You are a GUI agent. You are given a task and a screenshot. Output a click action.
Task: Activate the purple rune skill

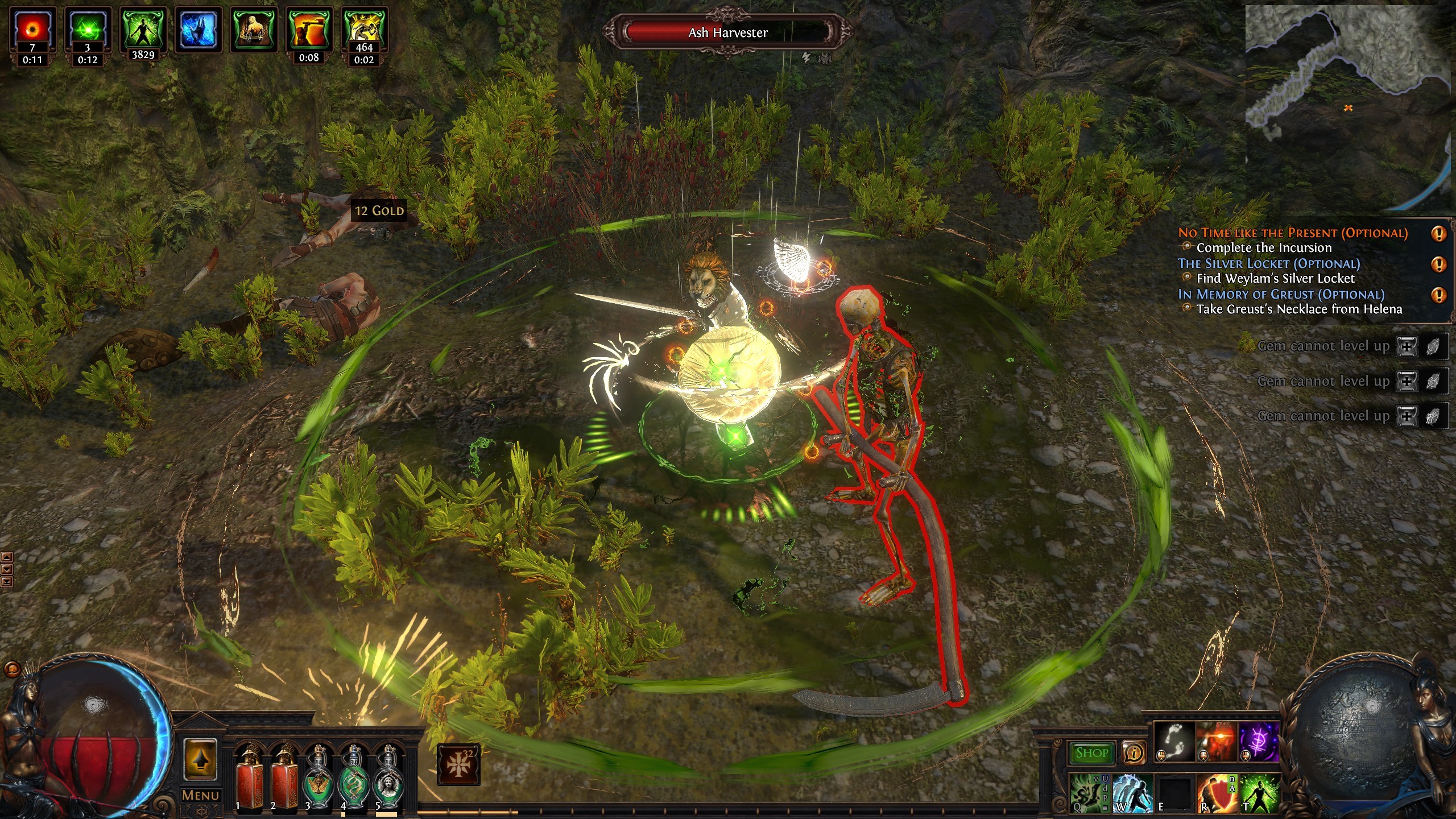[x=1259, y=743]
